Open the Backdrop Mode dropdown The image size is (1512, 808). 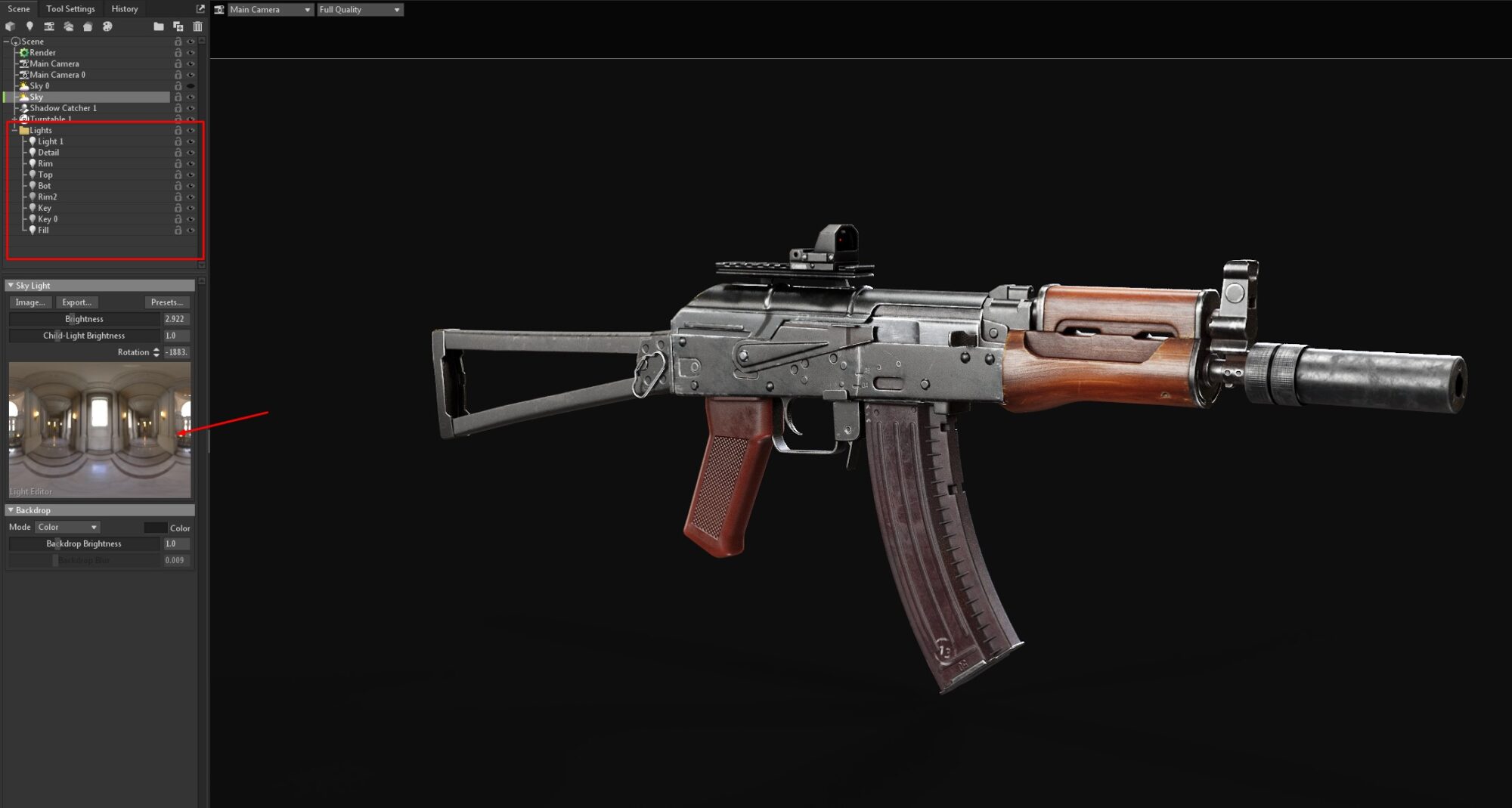(x=67, y=527)
